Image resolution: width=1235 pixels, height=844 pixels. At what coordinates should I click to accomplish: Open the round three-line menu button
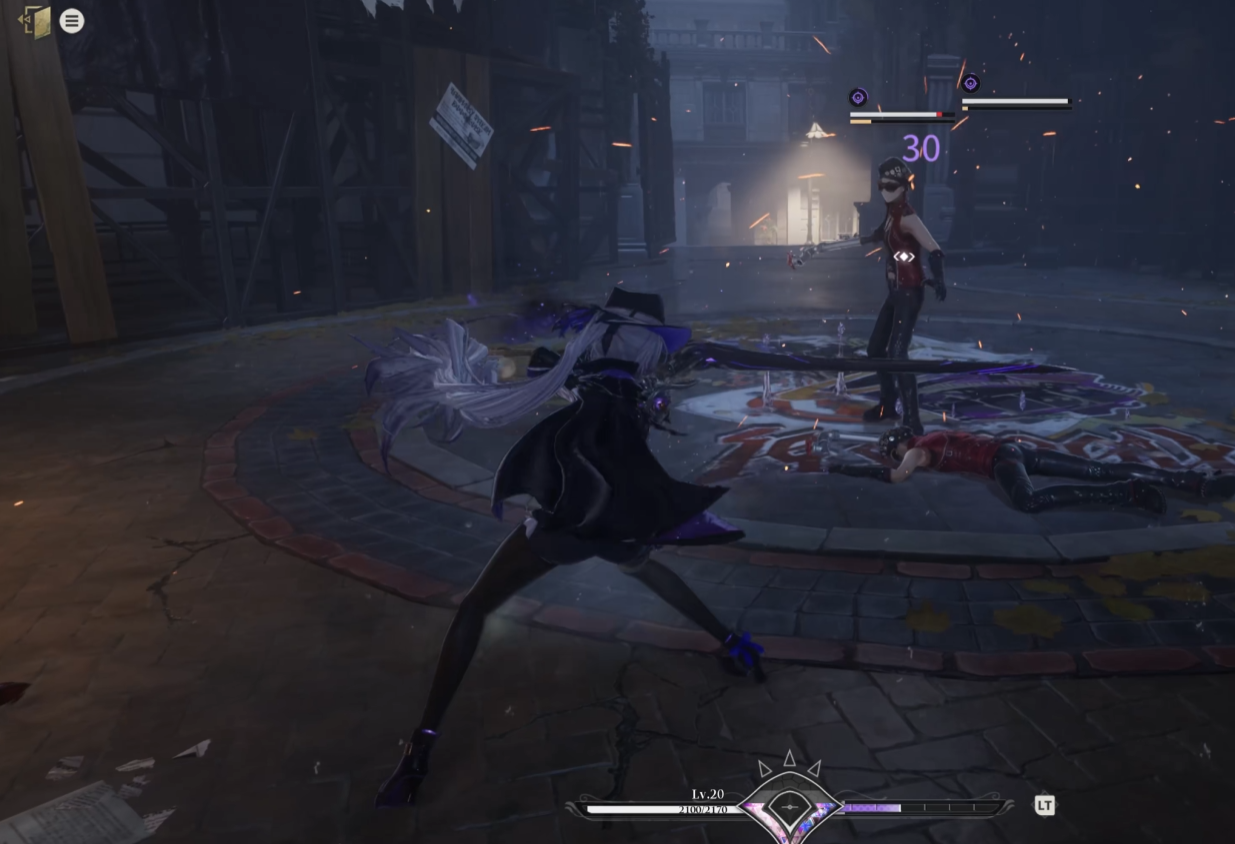(72, 21)
